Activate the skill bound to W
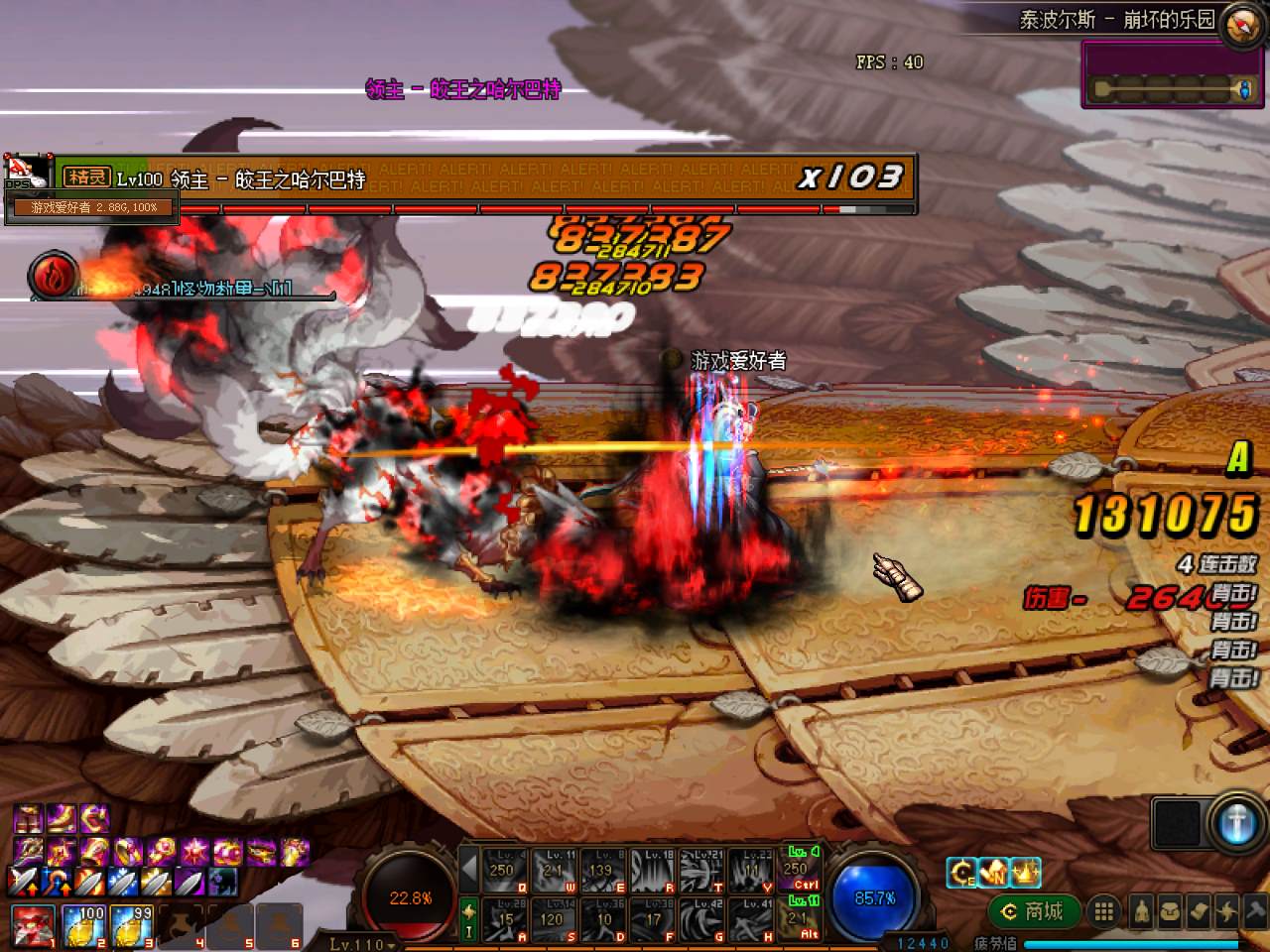Screen dimensions: 1270x952 pyautogui.click(x=554, y=870)
